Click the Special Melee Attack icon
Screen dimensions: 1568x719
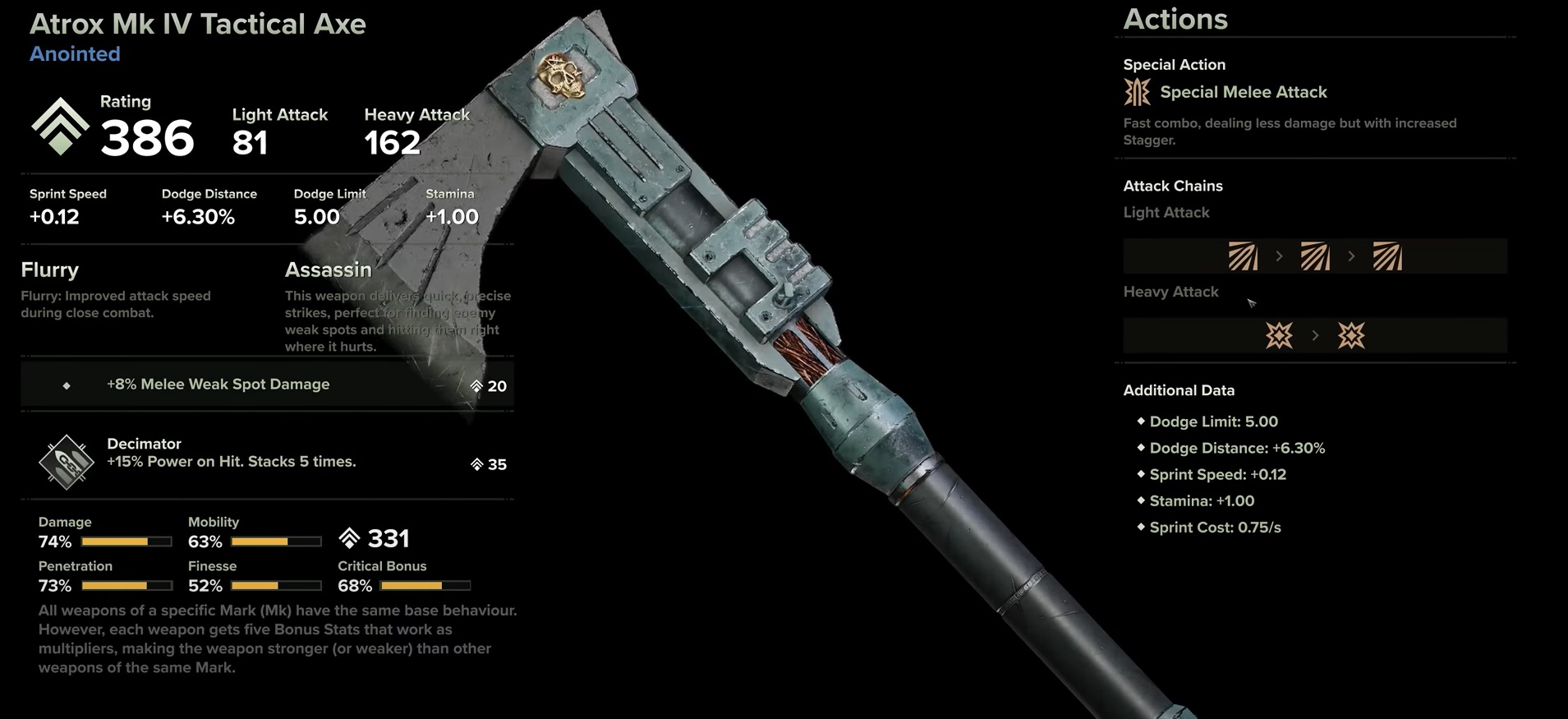(1137, 92)
